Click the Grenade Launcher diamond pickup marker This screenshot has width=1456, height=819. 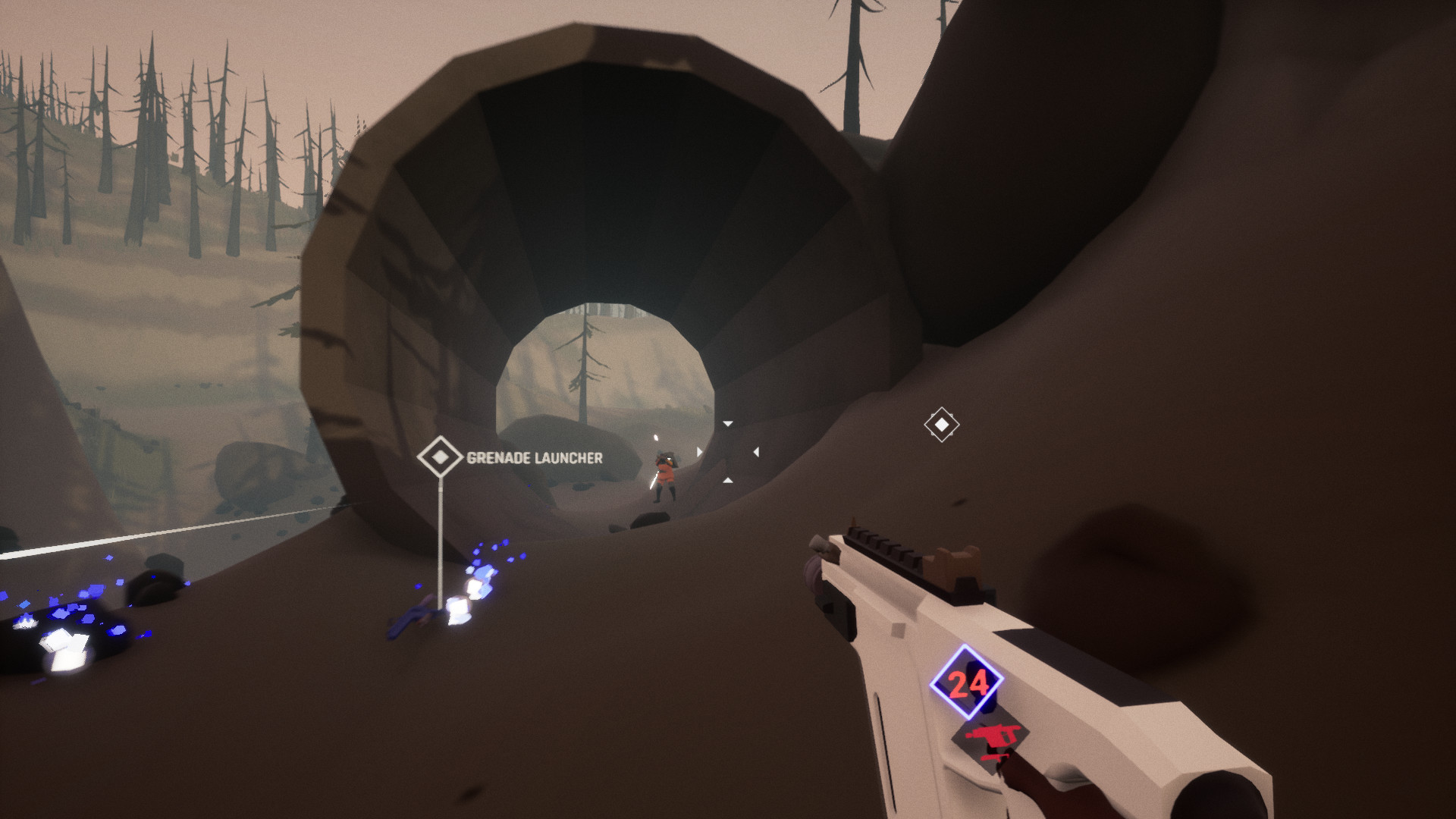[441, 457]
